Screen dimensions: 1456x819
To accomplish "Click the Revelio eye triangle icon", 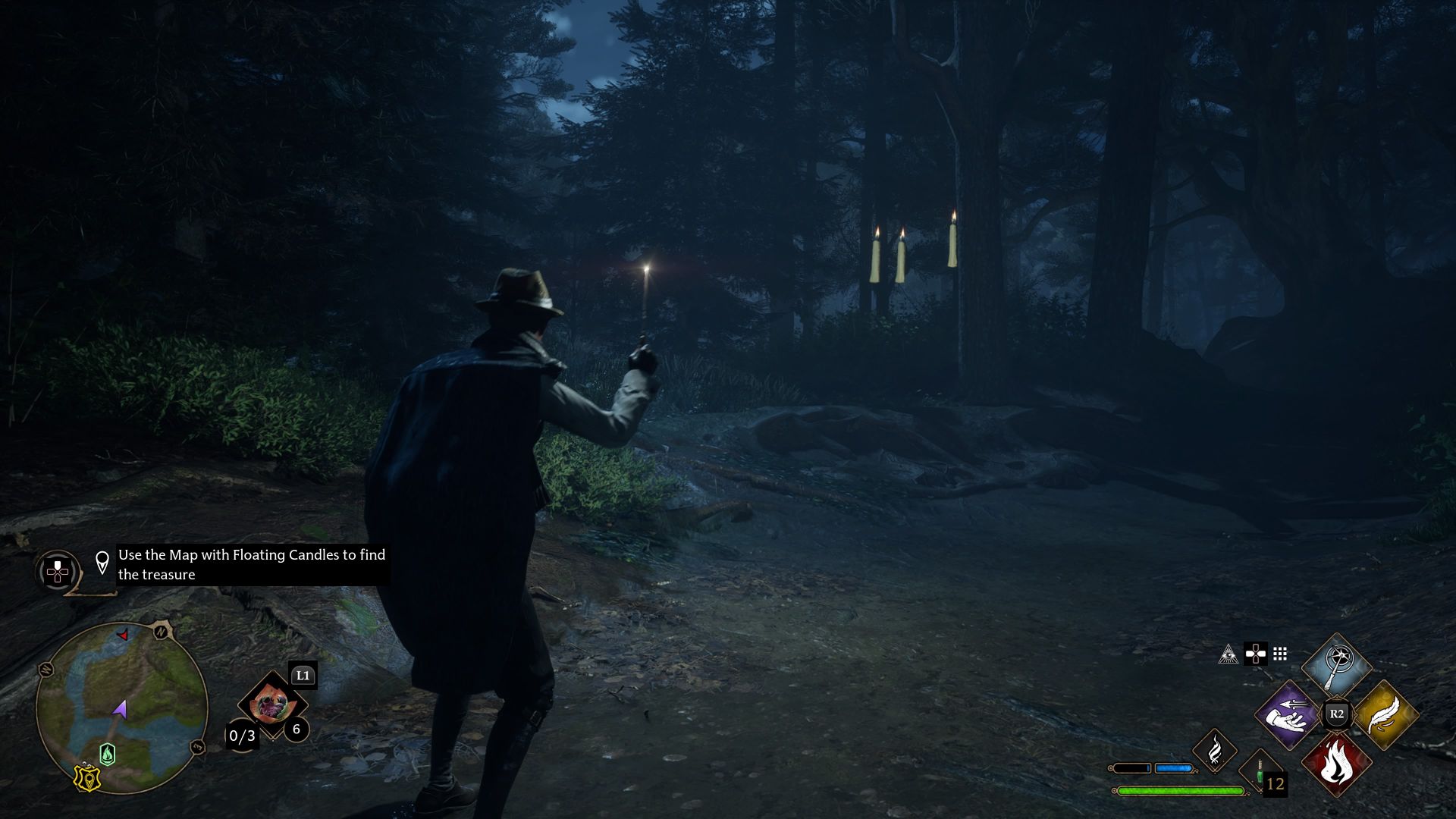I will coord(1228,654).
